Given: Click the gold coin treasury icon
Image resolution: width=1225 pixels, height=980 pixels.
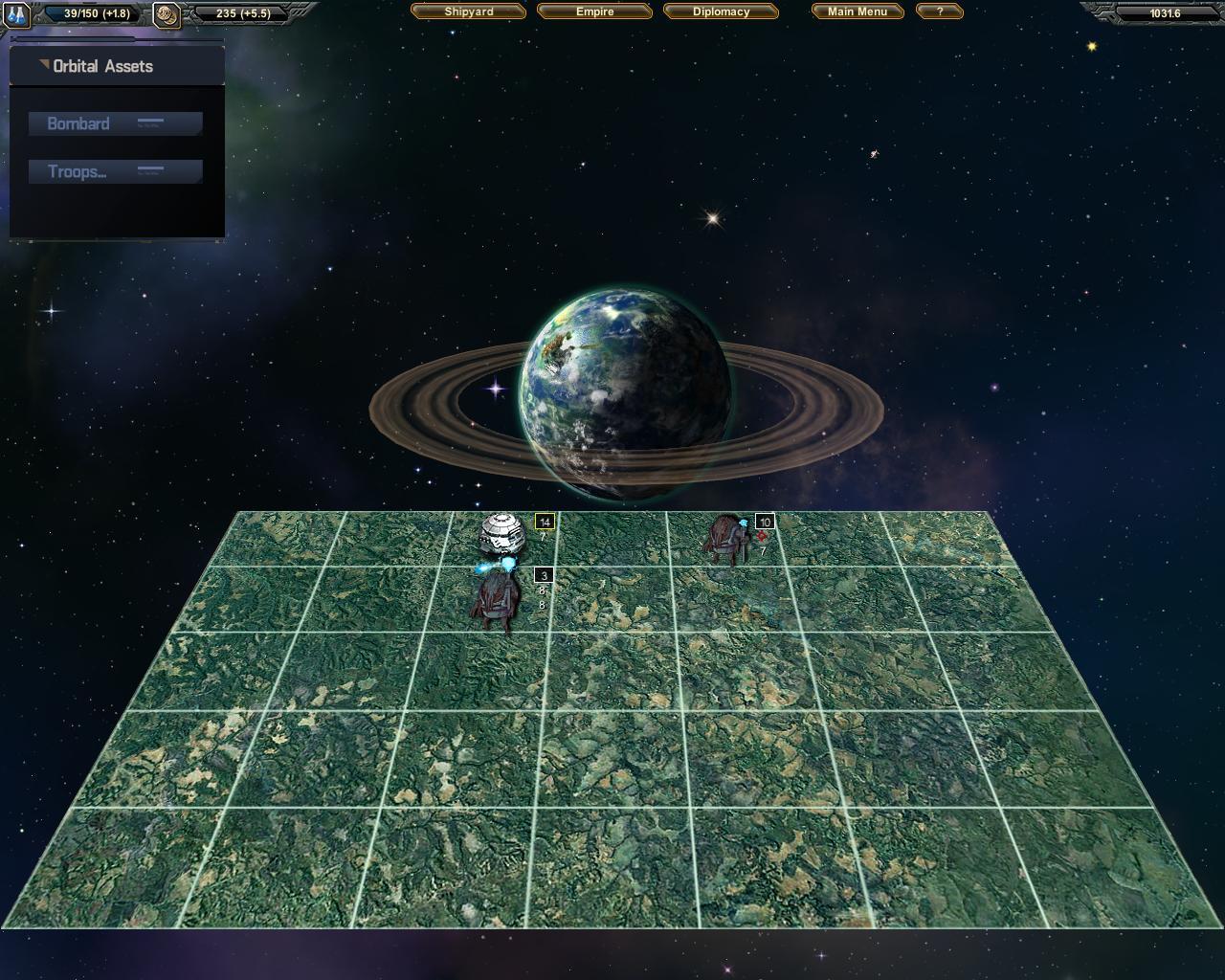Looking at the screenshot, I should coord(167,14).
